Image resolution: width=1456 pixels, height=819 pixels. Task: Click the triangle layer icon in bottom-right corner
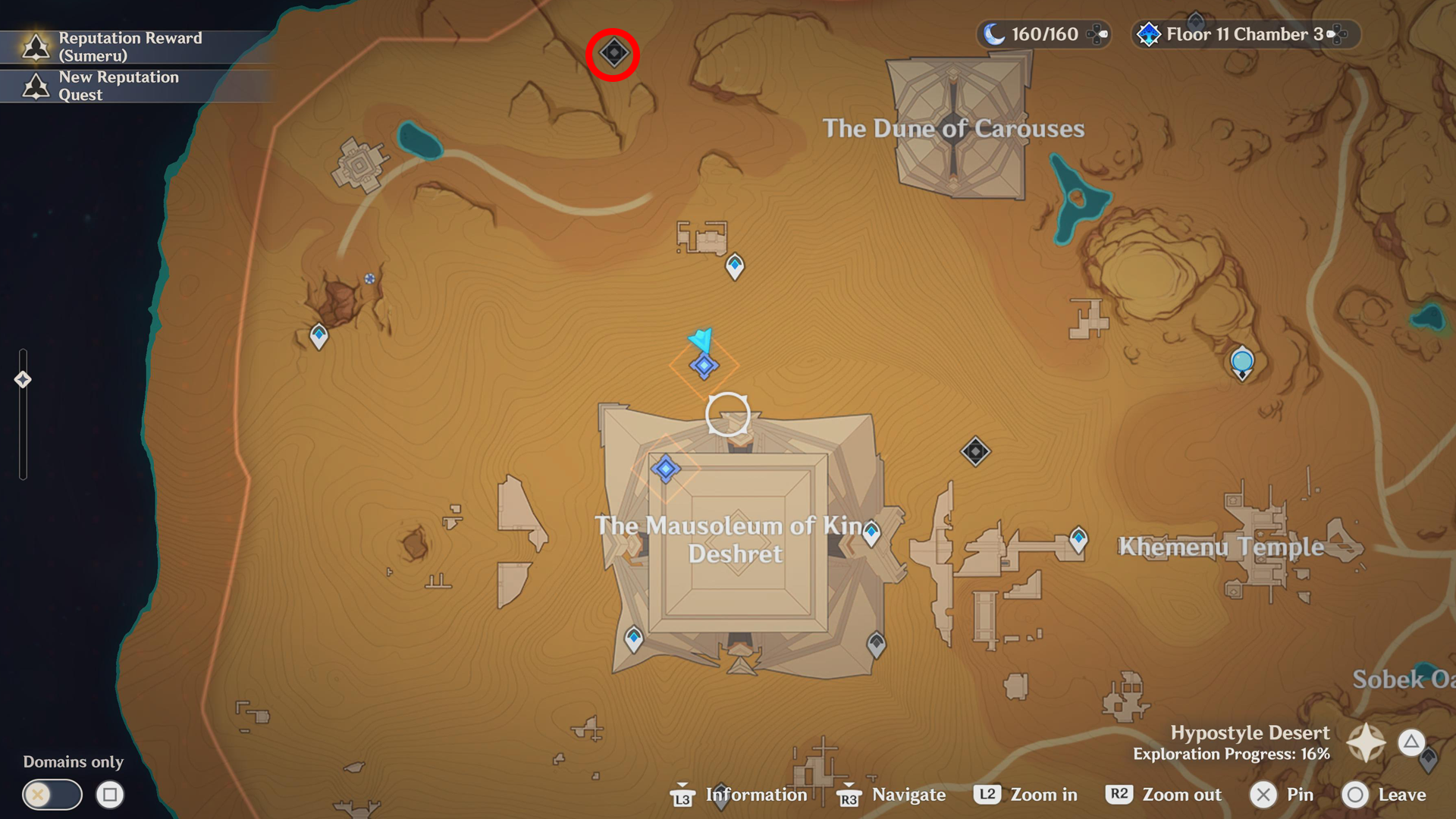1412,742
